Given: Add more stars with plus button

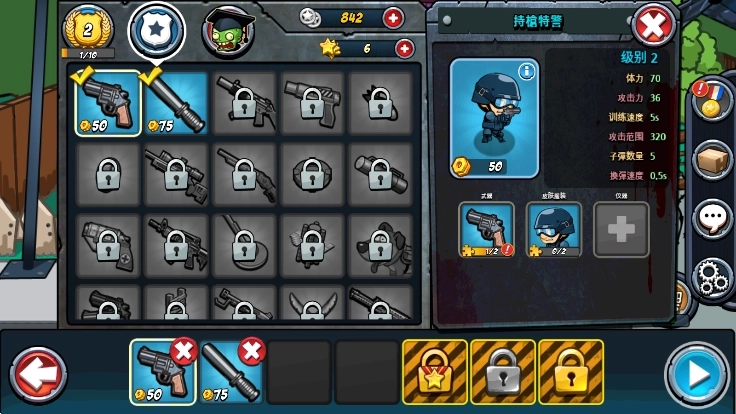Looking at the screenshot, I should coord(404,48).
